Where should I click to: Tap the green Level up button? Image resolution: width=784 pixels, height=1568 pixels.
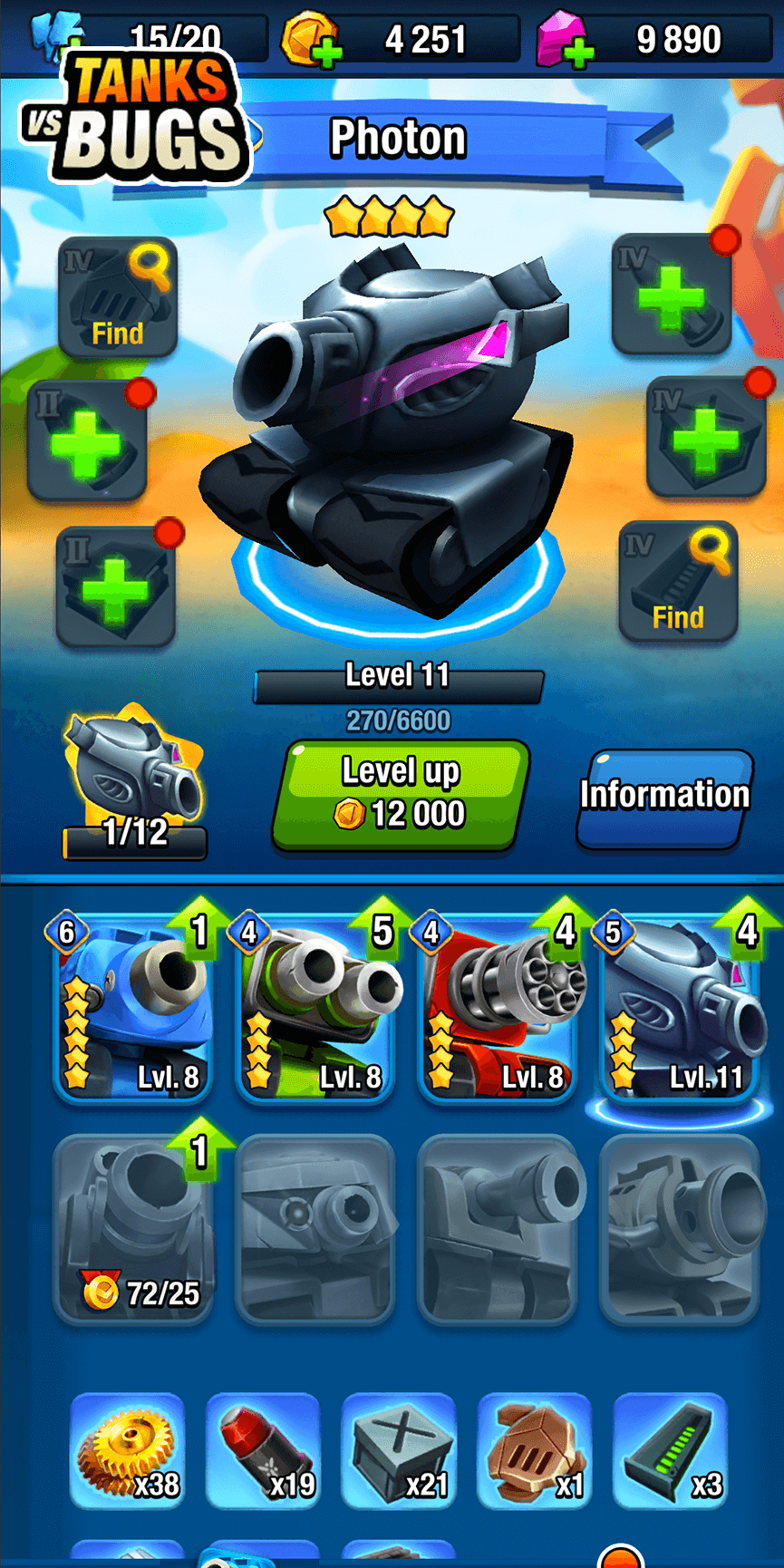400,795
